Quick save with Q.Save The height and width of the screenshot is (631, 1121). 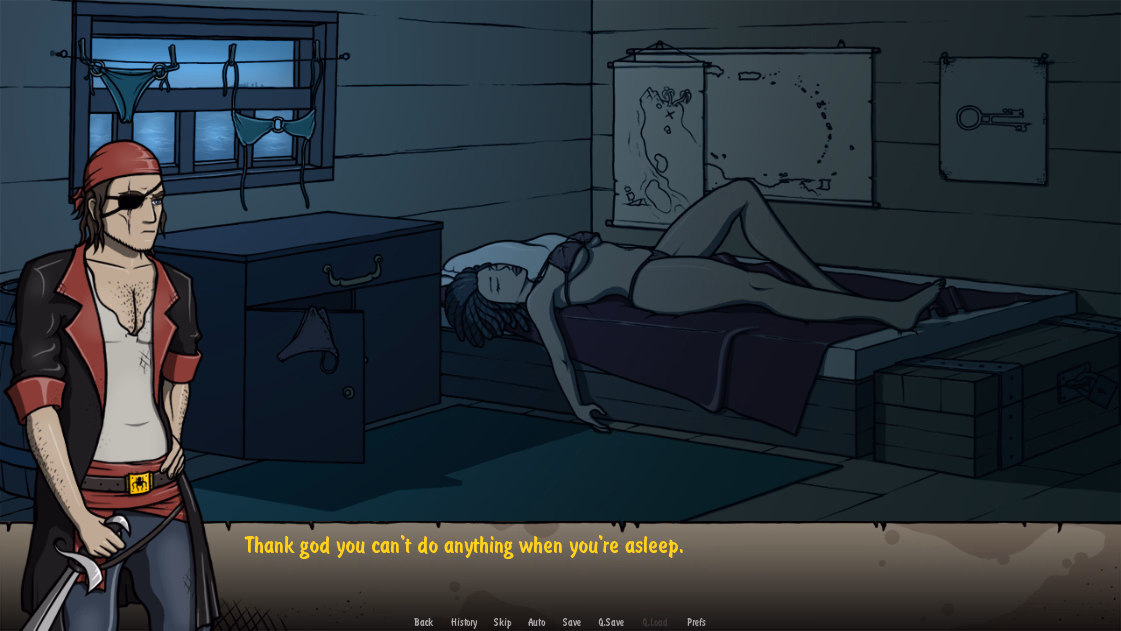(x=611, y=622)
